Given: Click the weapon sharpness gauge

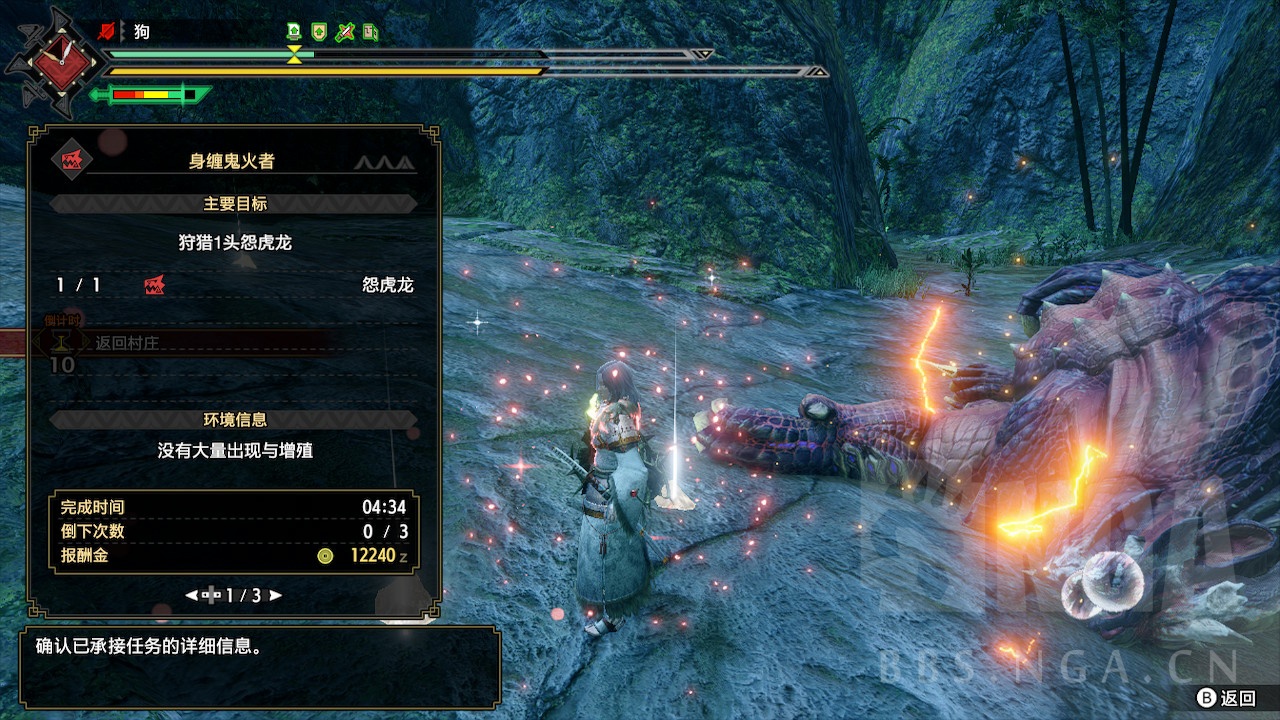Looking at the screenshot, I should pos(150,95).
